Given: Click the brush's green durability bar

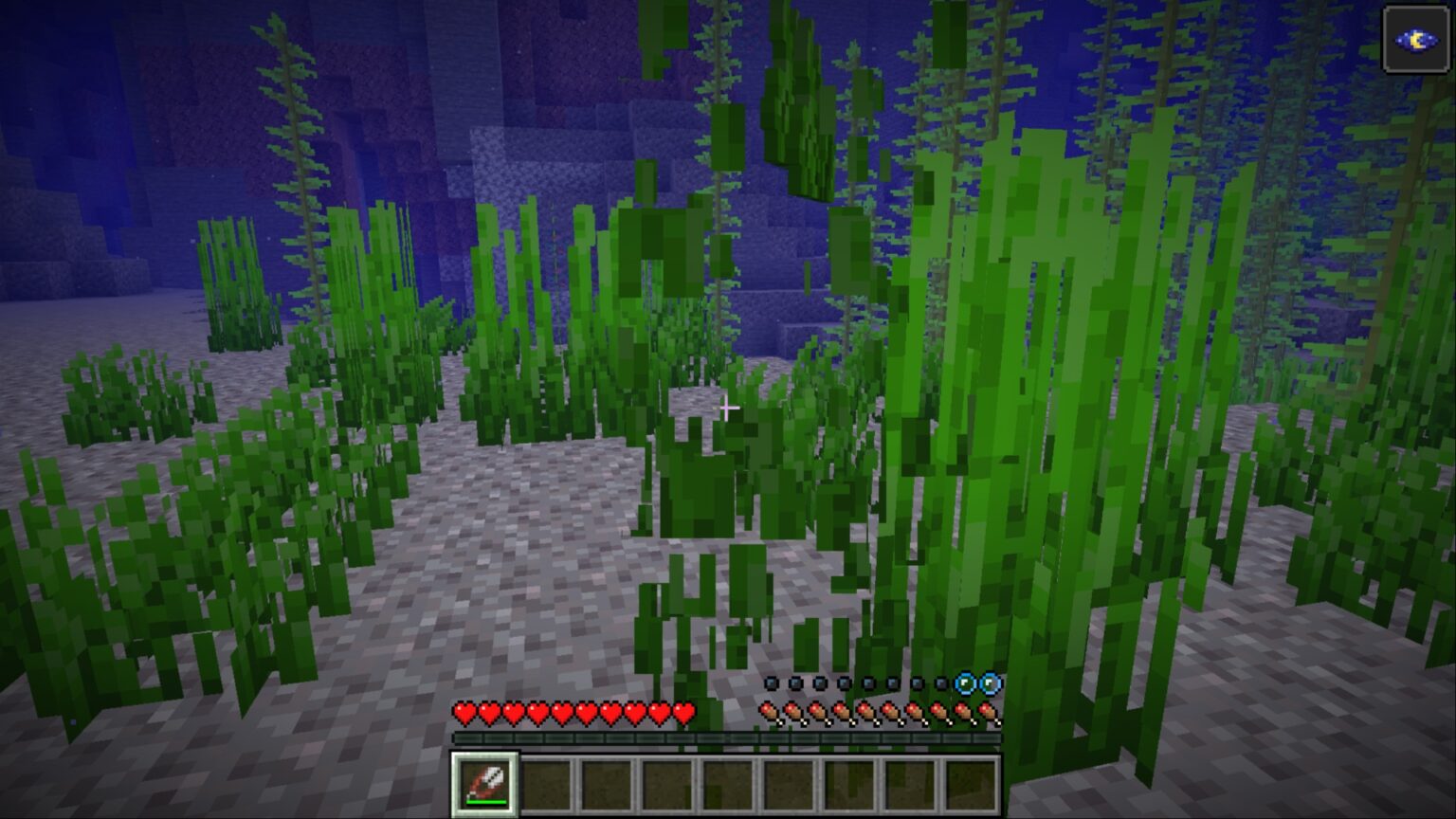Looking at the screenshot, I should 486,802.
